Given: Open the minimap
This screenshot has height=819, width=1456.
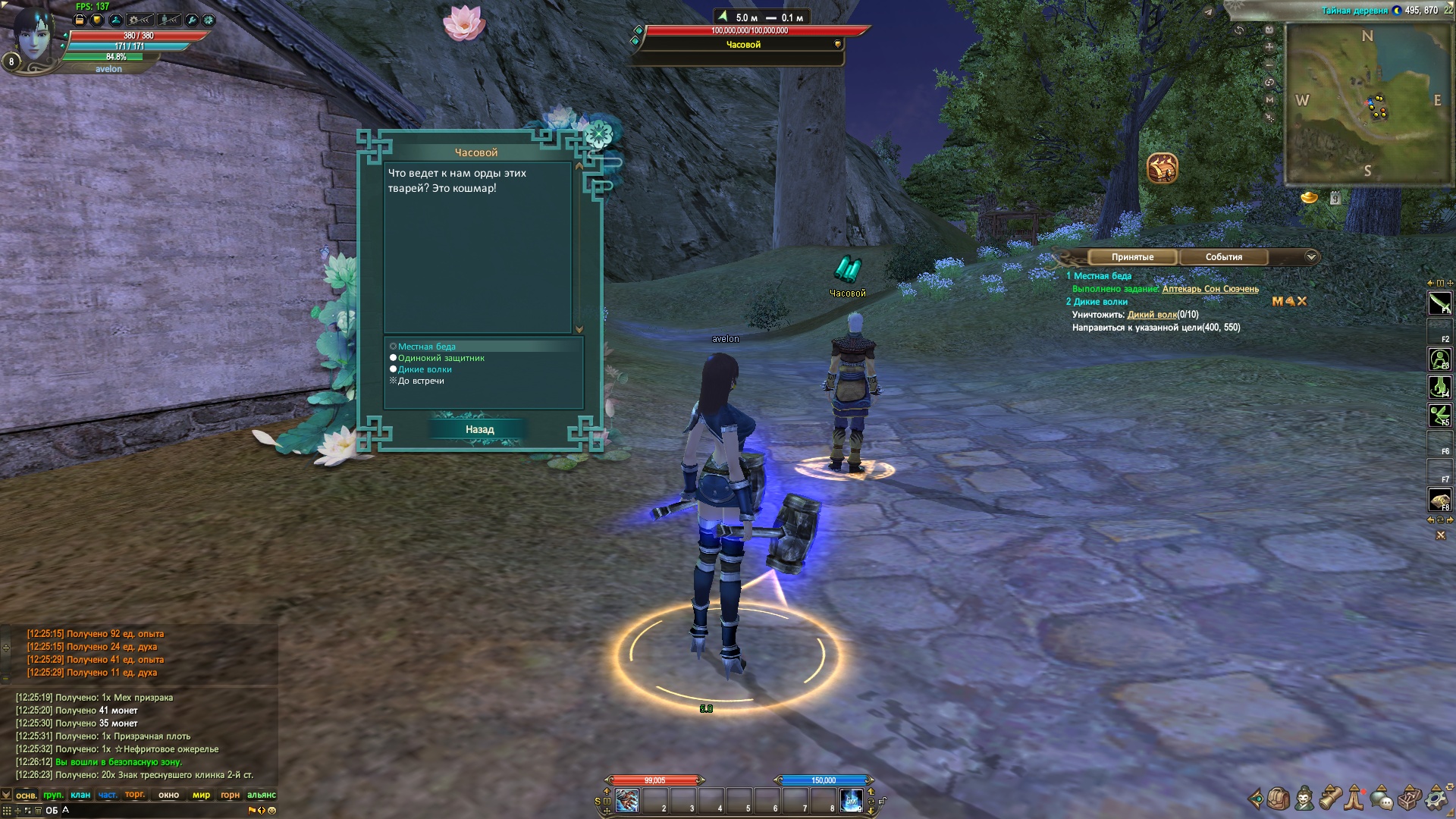Looking at the screenshot, I should (x=1368, y=104).
